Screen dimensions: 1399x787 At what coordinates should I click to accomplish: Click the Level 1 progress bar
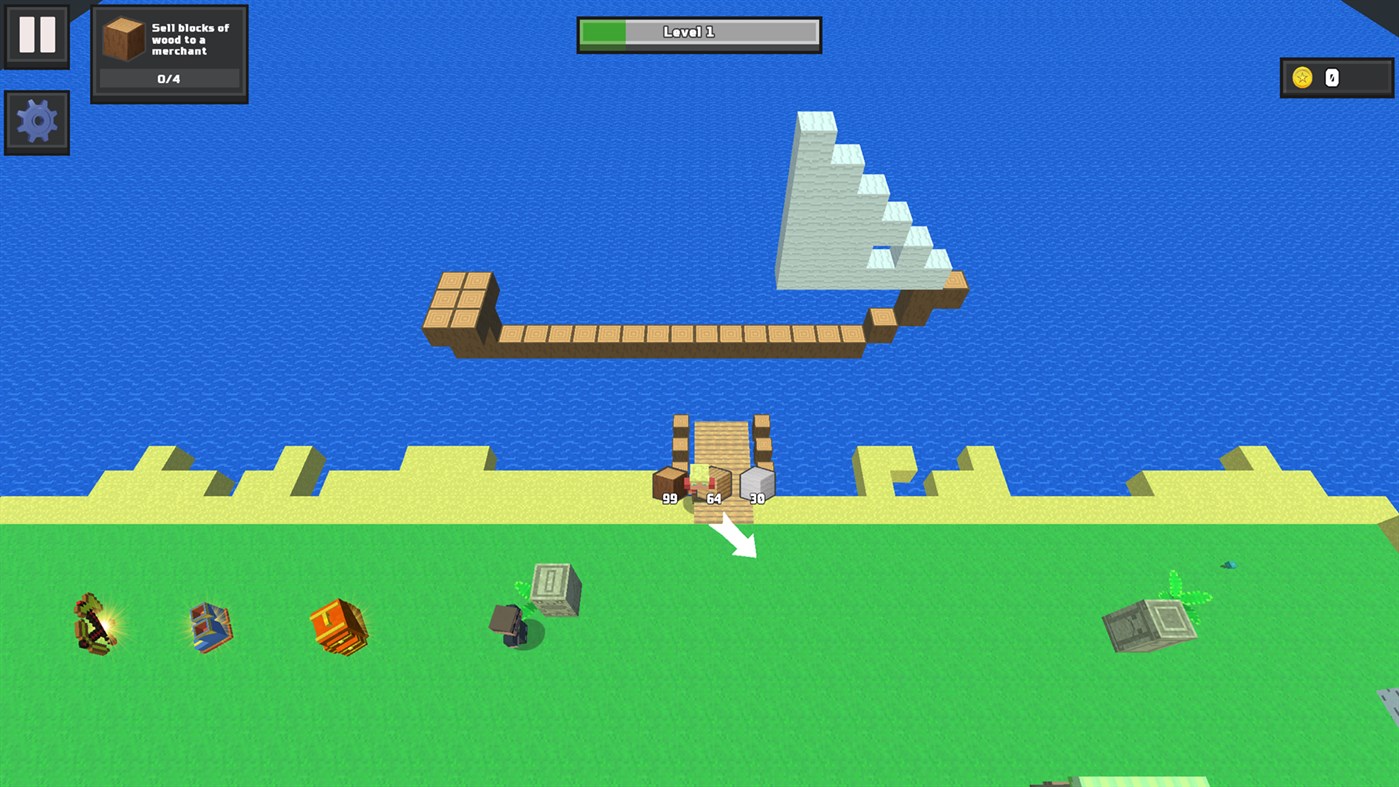point(698,32)
